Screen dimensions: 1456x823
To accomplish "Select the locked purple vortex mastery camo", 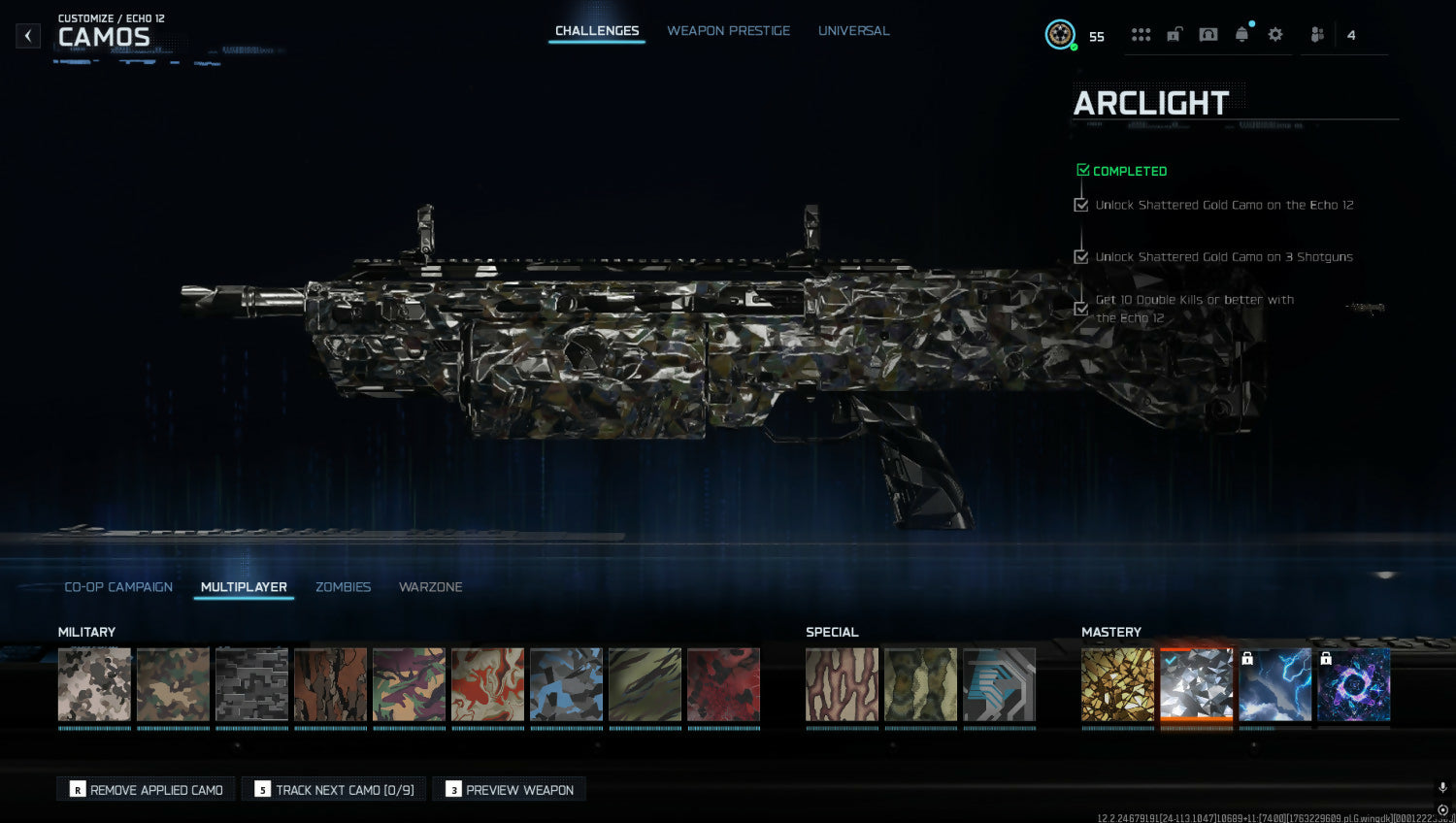I will 1354,684.
